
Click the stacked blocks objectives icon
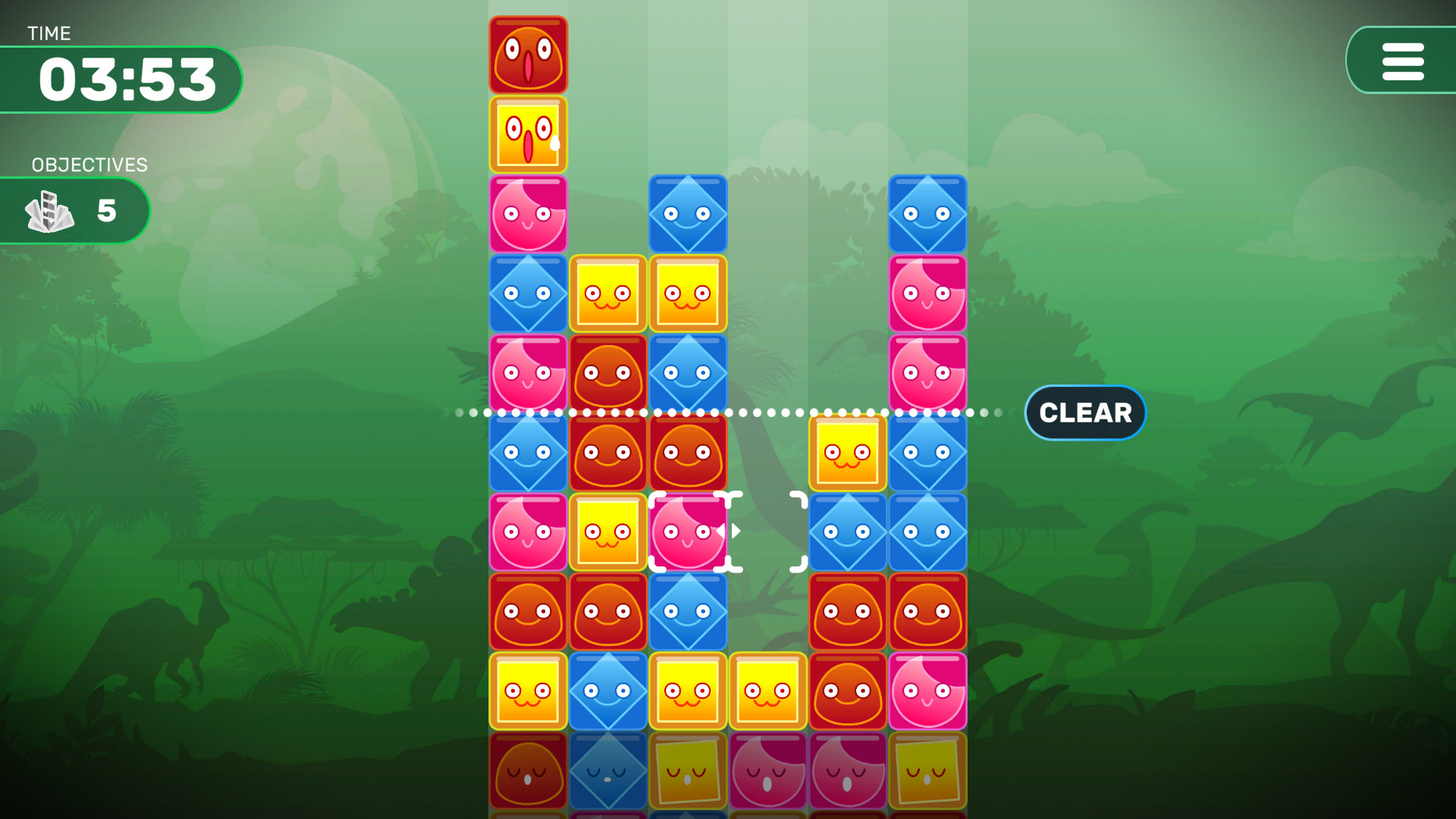tap(49, 211)
